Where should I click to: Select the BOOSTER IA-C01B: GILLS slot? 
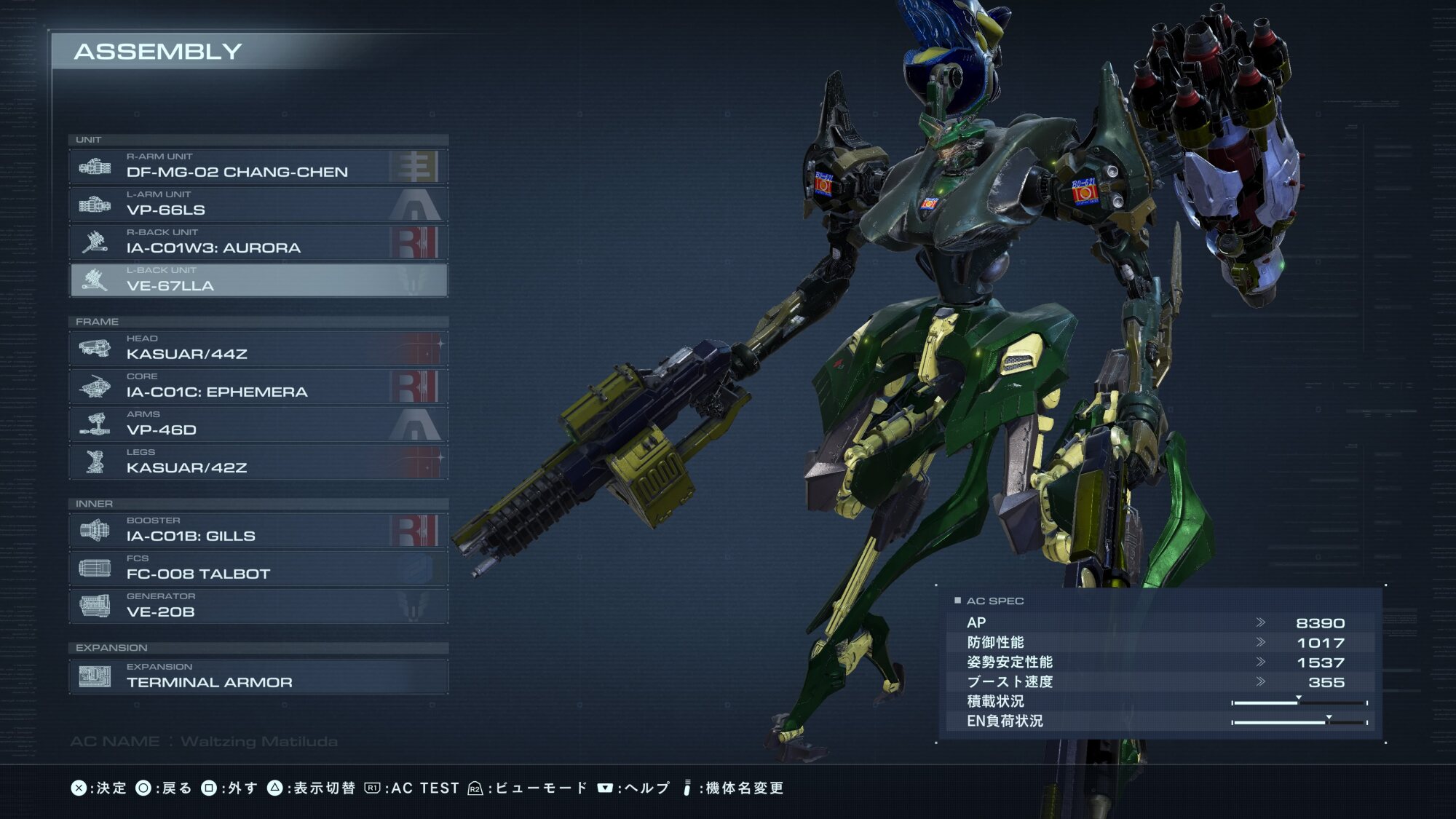click(258, 531)
